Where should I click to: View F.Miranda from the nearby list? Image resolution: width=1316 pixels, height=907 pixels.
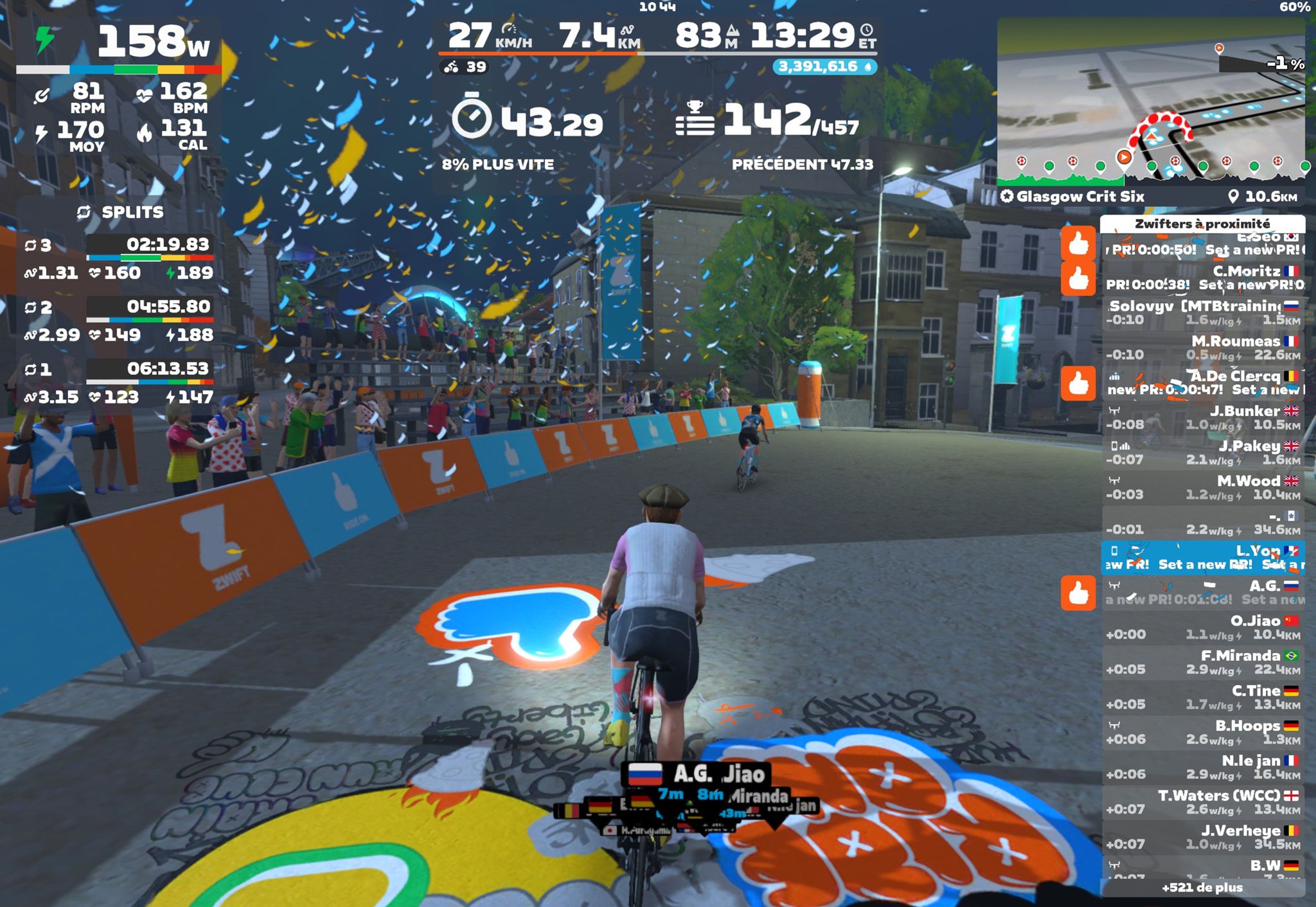click(x=1202, y=662)
